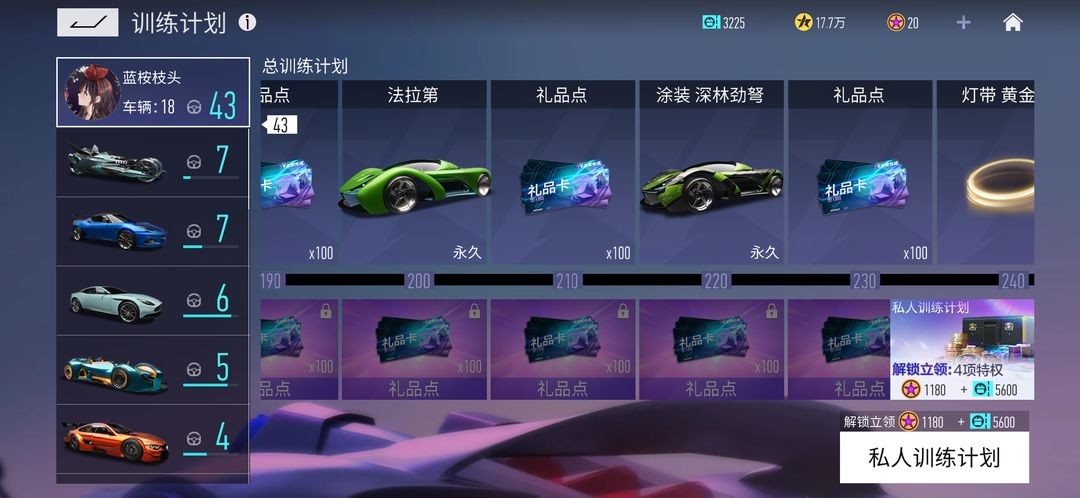
Task: Check the blue ticket currency balance
Action: pyautogui.click(x=723, y=22)
